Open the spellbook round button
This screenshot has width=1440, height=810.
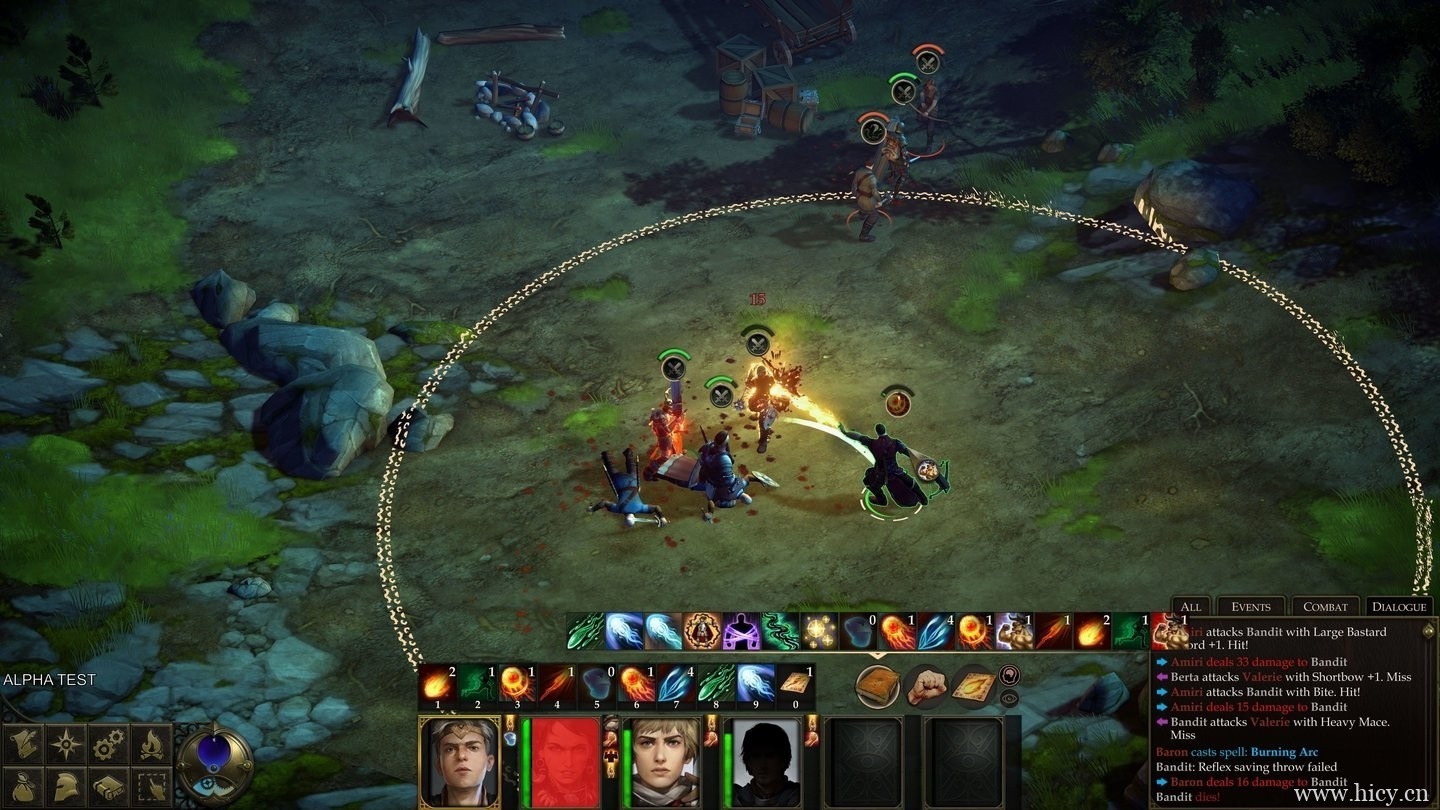pyautogui.click(x=878, y=687)
